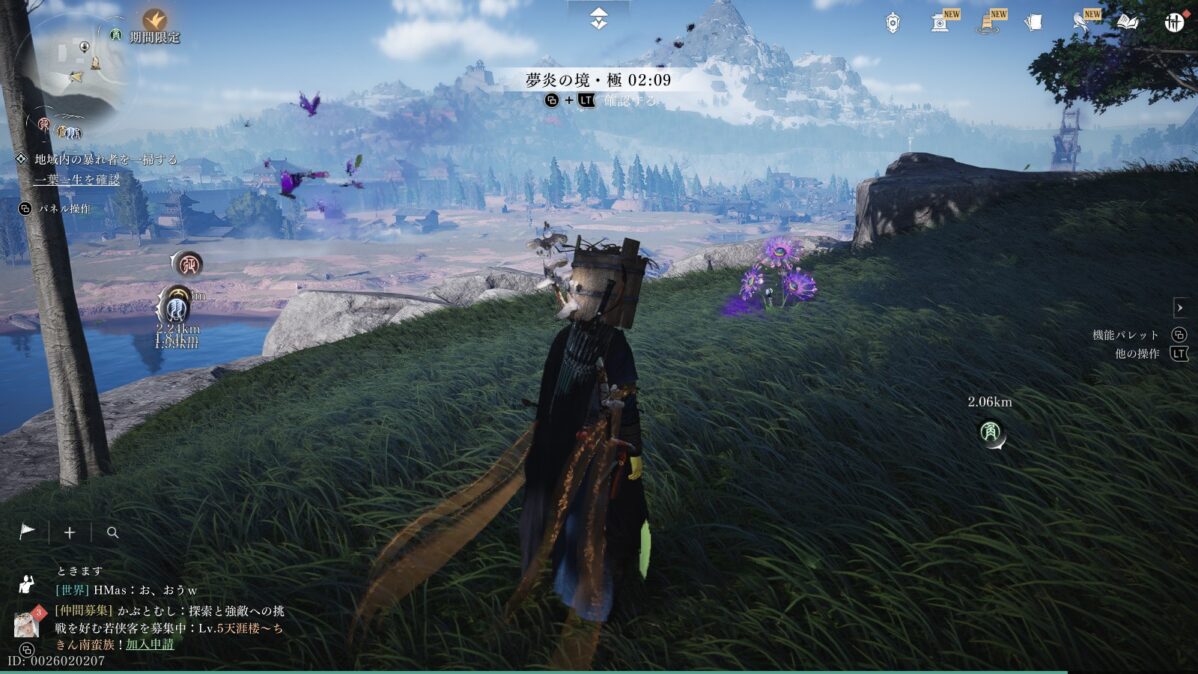Open the open-book journal icon
Screen dimensions: 1198x674
coord(1128,22)
